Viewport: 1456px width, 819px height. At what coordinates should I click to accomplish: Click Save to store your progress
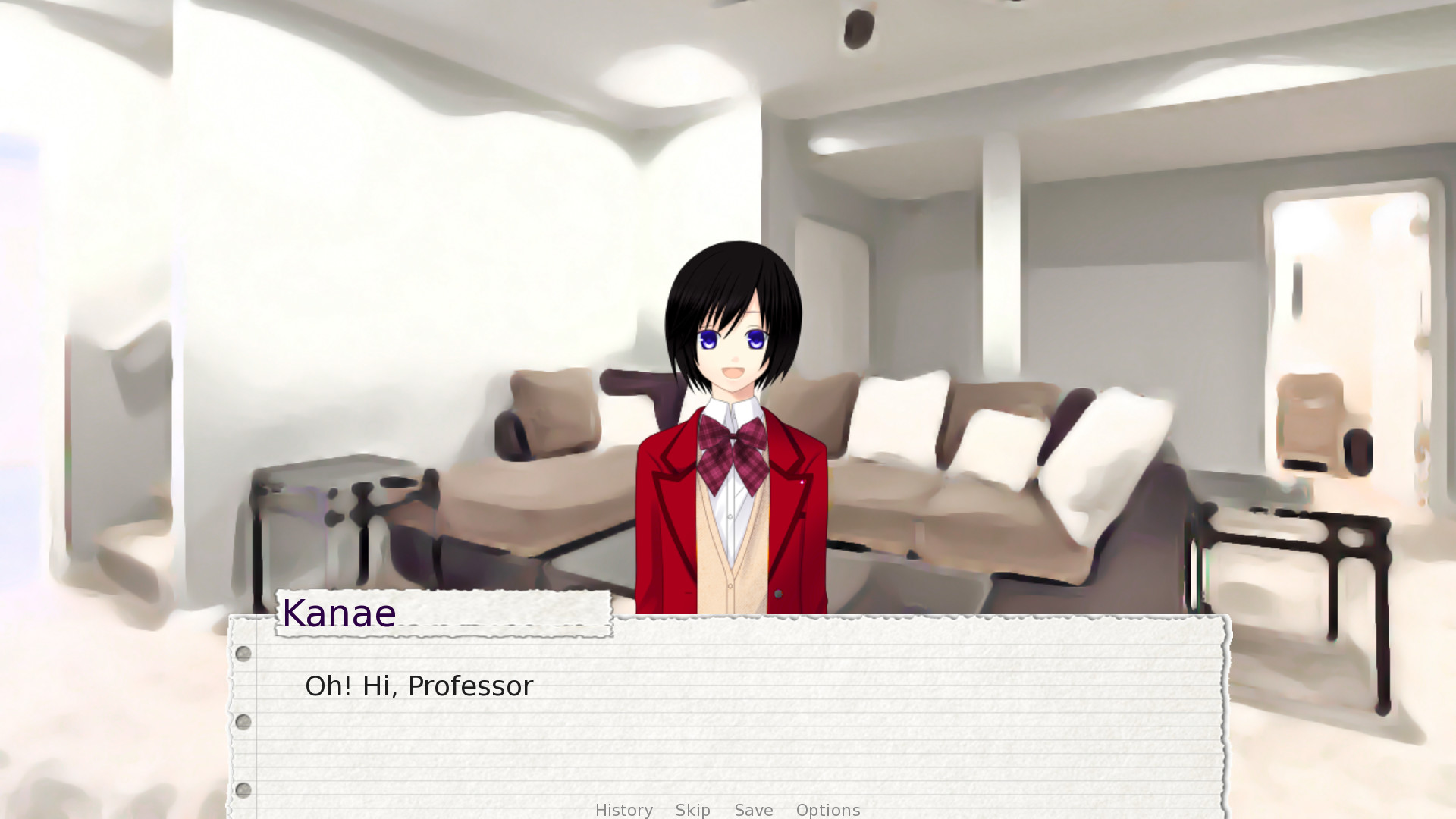(x=753, y=810)
